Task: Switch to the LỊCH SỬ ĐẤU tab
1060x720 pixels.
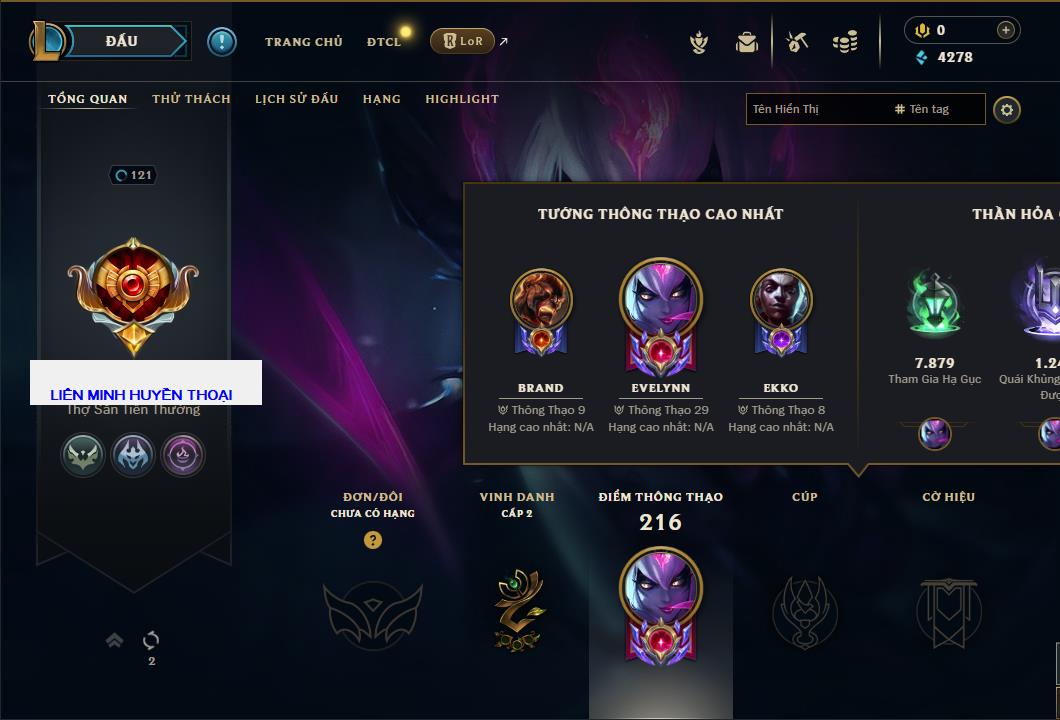Action: pos(296,99)
